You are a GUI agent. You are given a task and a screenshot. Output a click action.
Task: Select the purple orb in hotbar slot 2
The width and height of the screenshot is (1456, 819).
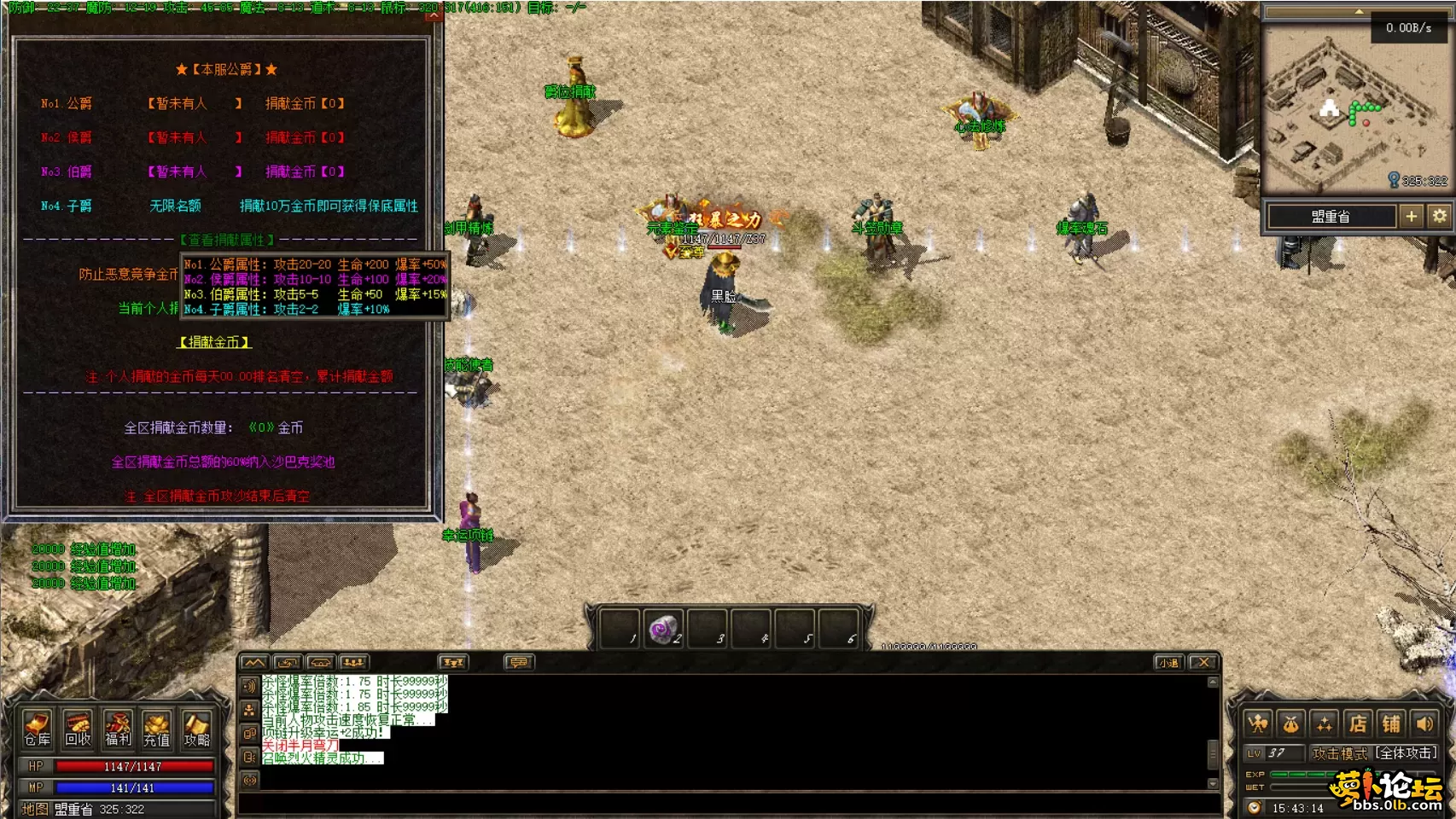point(663,630)
